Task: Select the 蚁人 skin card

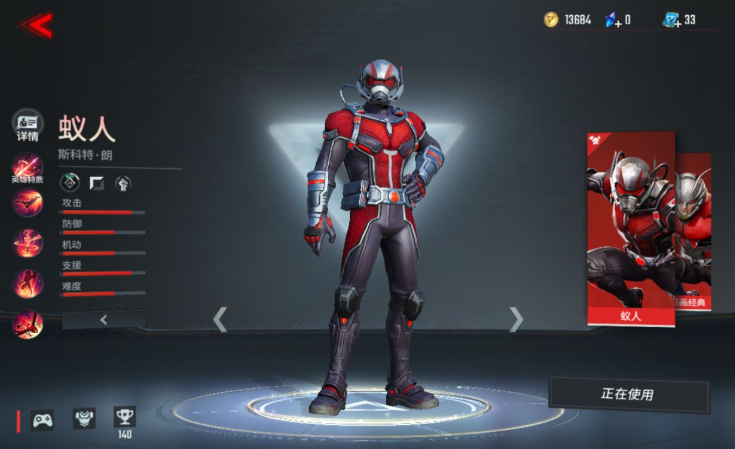Action: [x=630, y=230]
